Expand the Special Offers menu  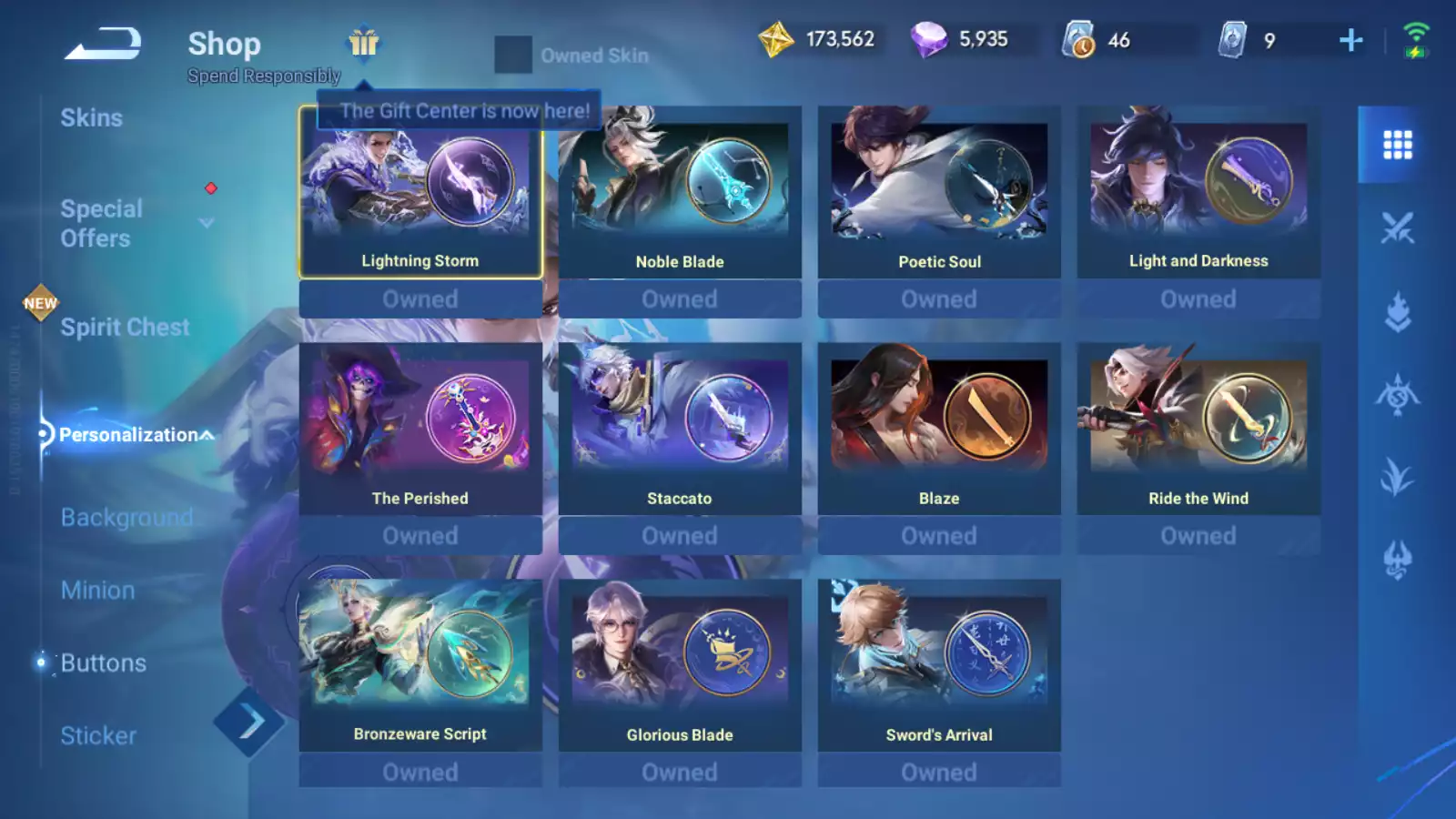207,223
